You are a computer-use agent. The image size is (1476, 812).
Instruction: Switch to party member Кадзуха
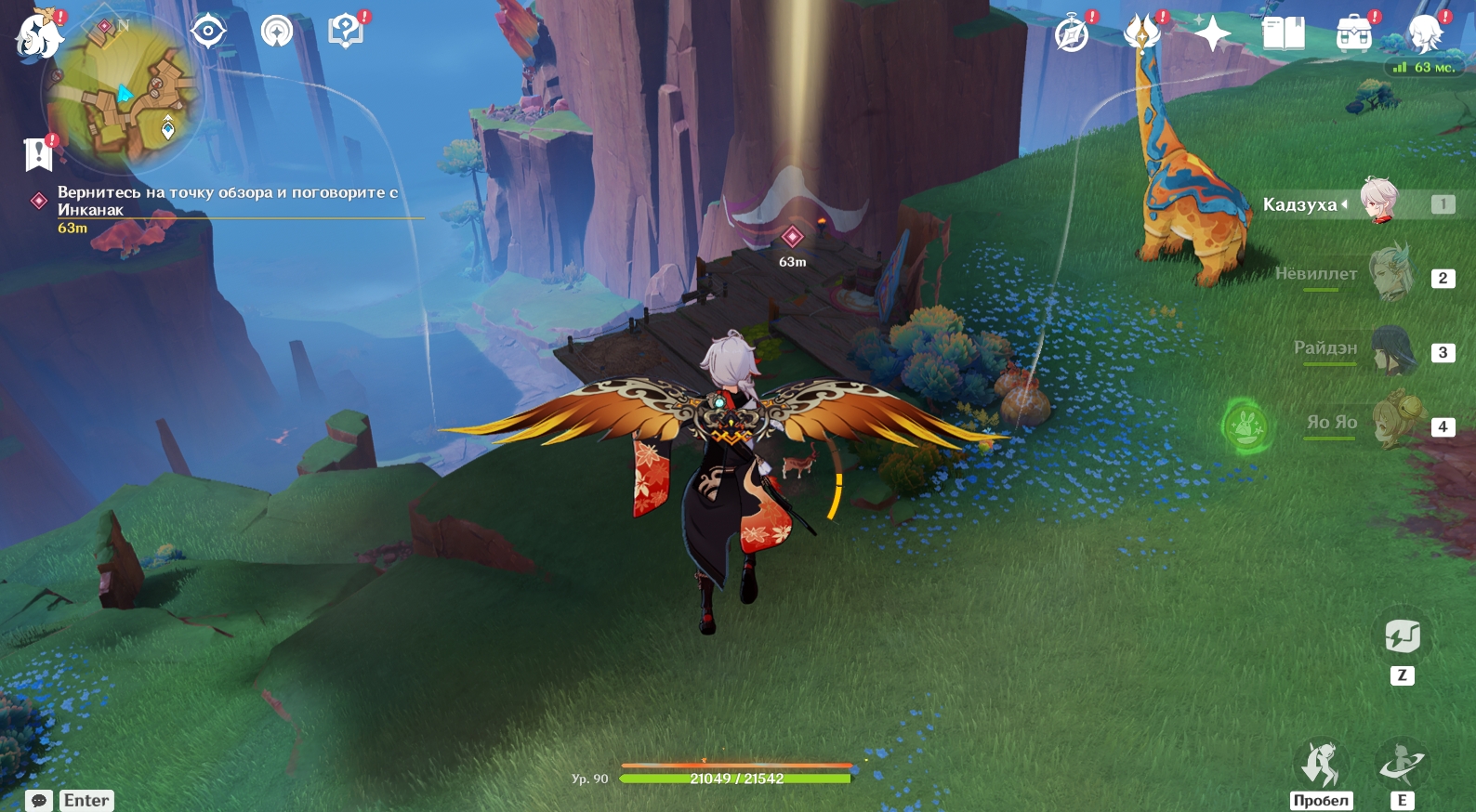click(1378, 201)
